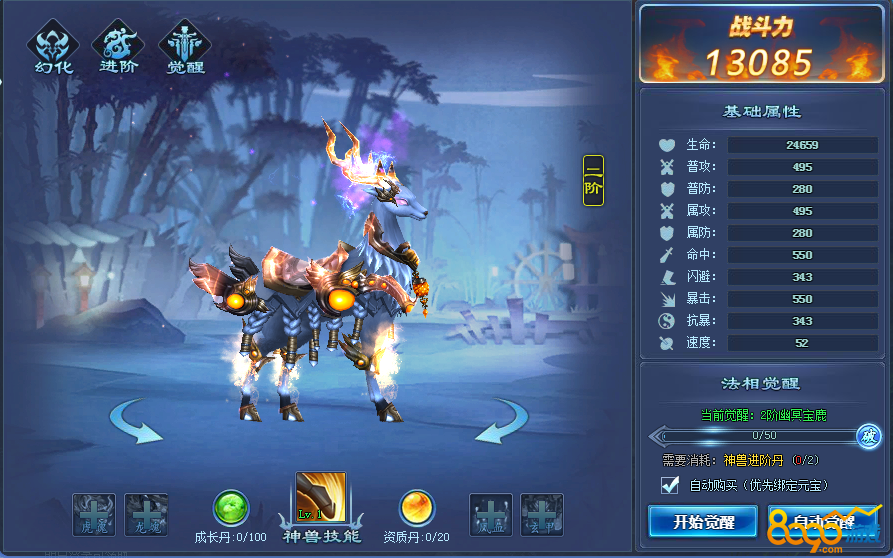Open the Lv.1 神兽技能 skill icon
The height and width of the screenshot is (558, 893).
[320, 498]
